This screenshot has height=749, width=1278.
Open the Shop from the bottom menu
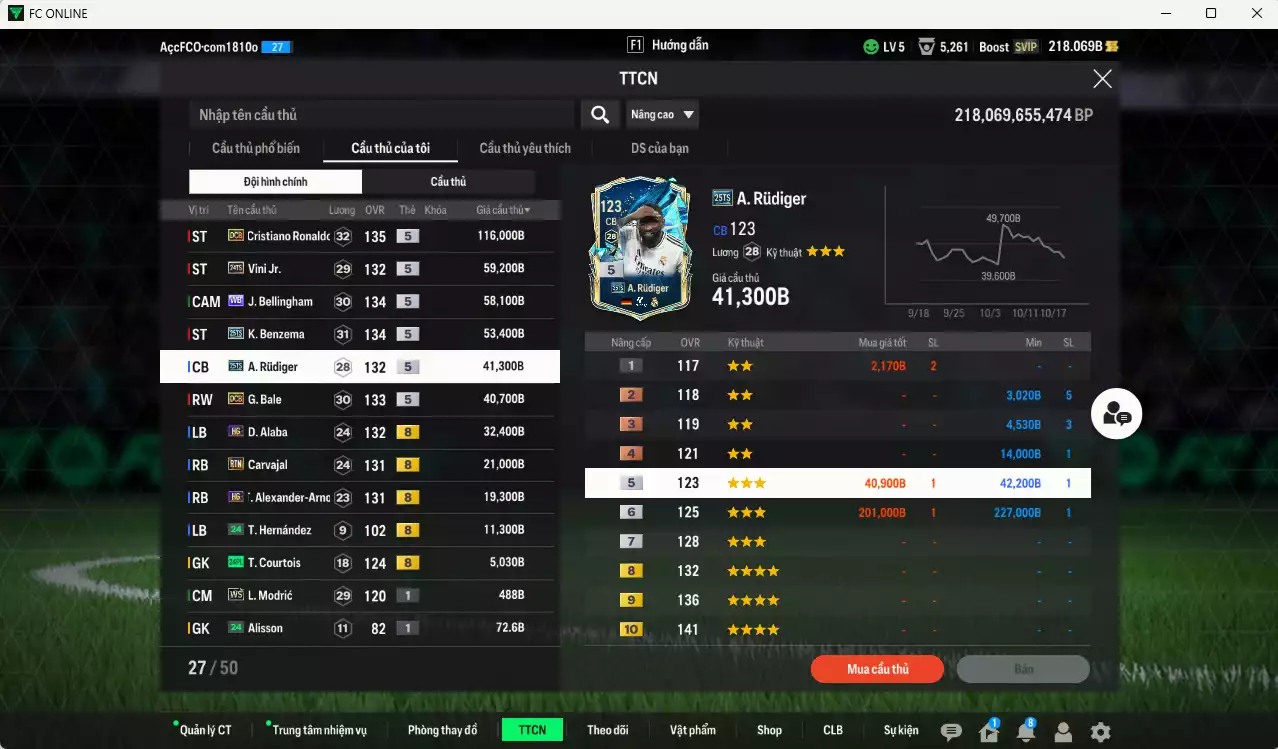[769, 730]
